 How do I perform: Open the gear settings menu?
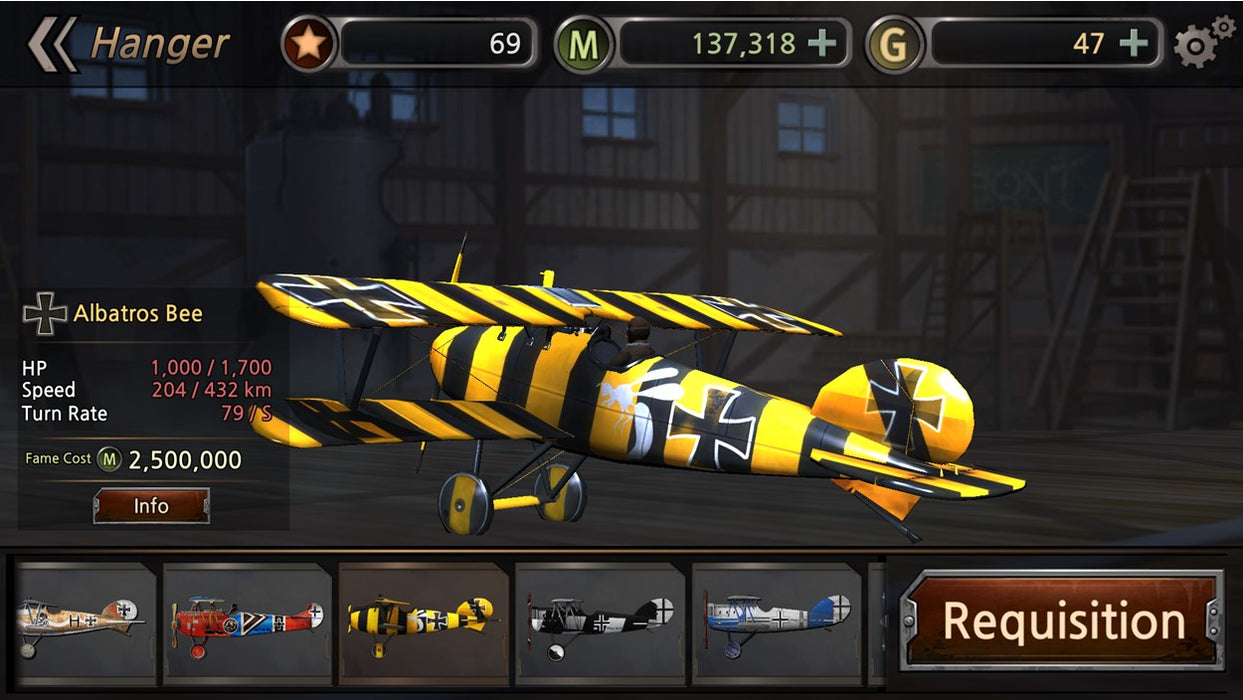pyautogui.click(x=1201, y=43)
